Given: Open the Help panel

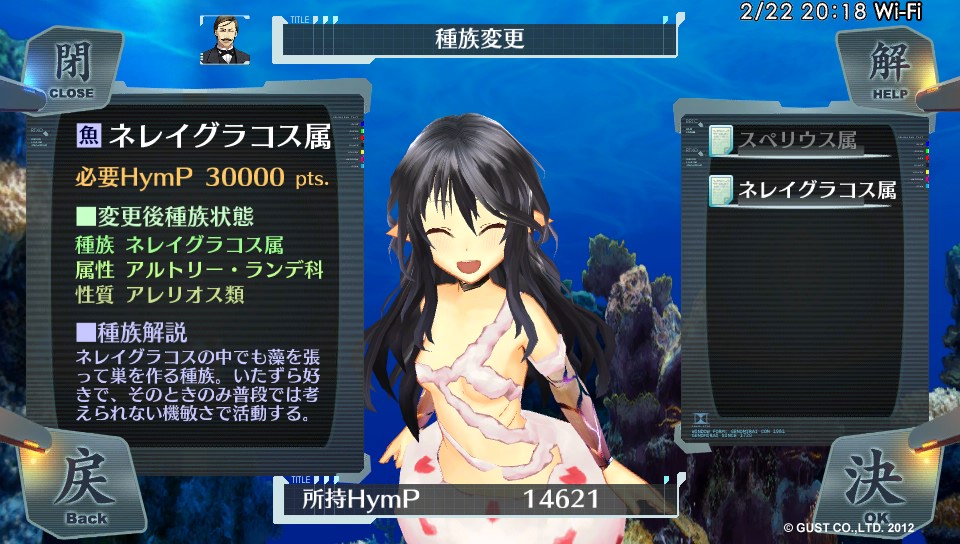Looking at the screenshot, I should click(888, 68).
